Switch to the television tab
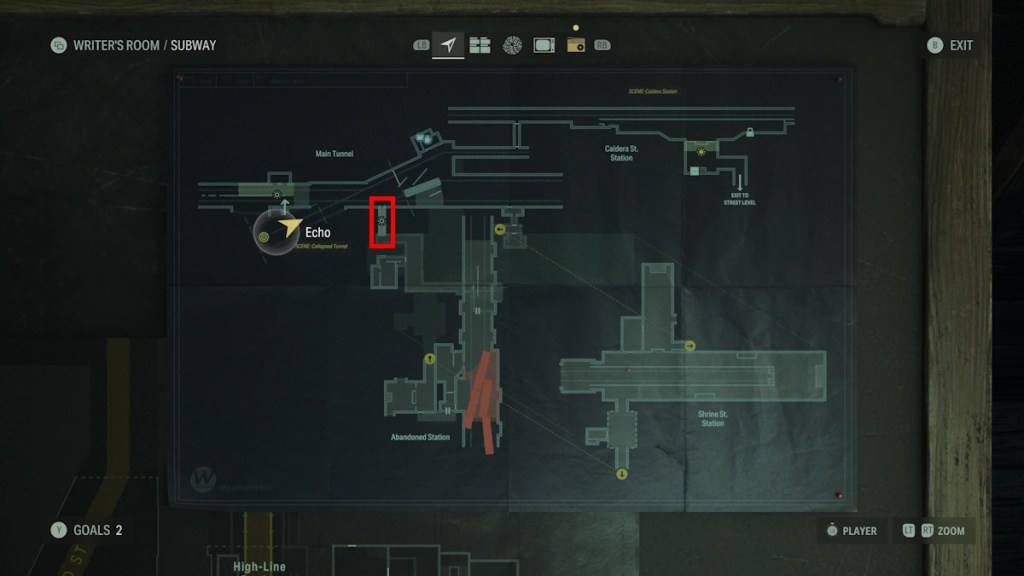This screenshot has height=576, width=1024. 543,45
